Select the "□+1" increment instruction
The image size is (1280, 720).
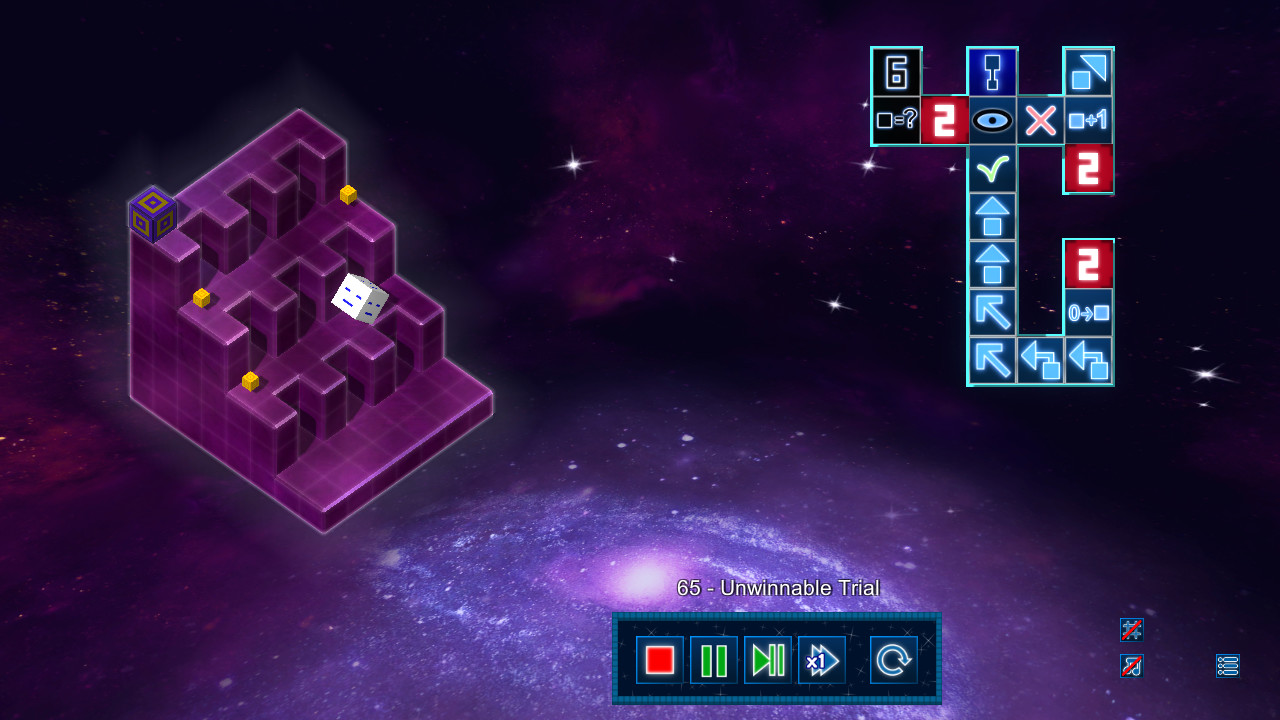click(x=1089, y=120)
